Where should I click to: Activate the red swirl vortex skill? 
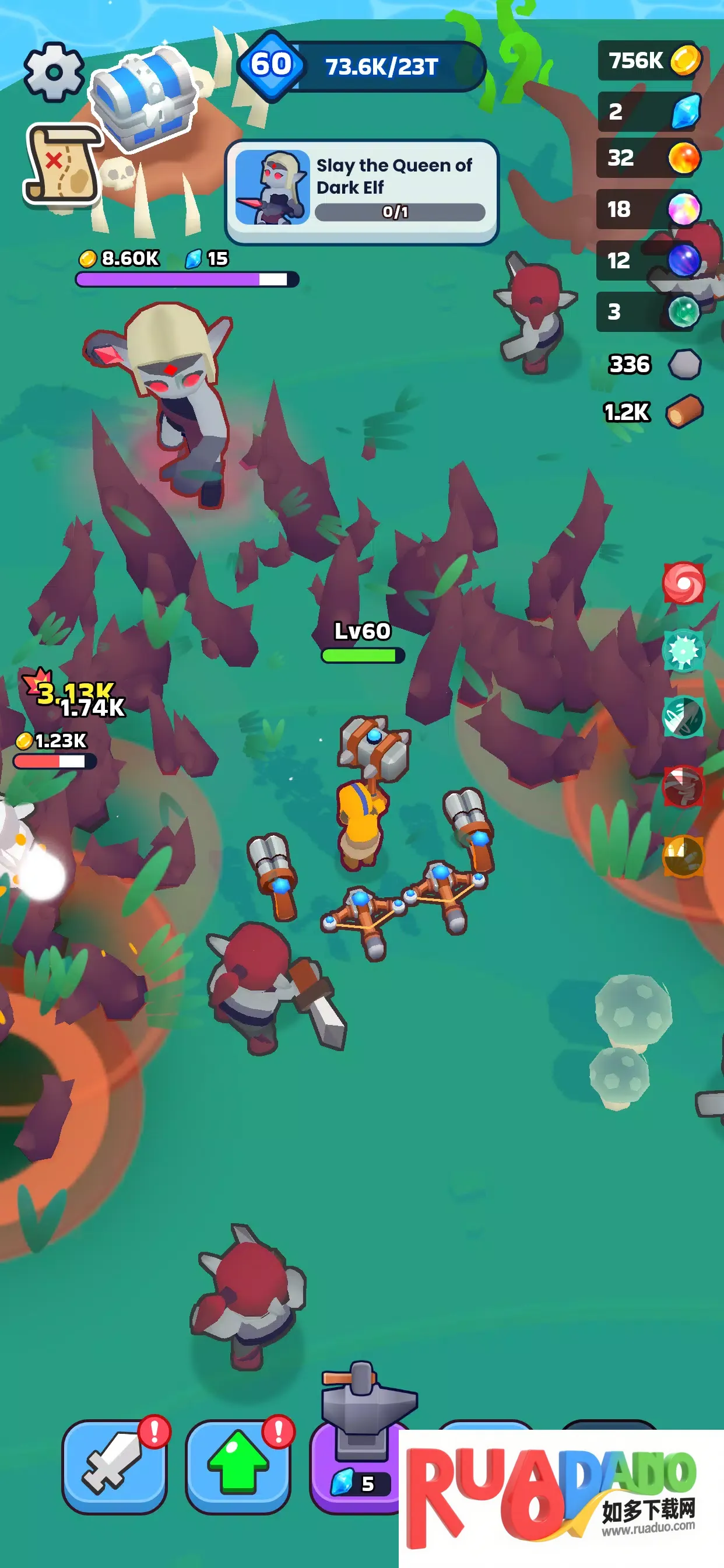(683, 583)
